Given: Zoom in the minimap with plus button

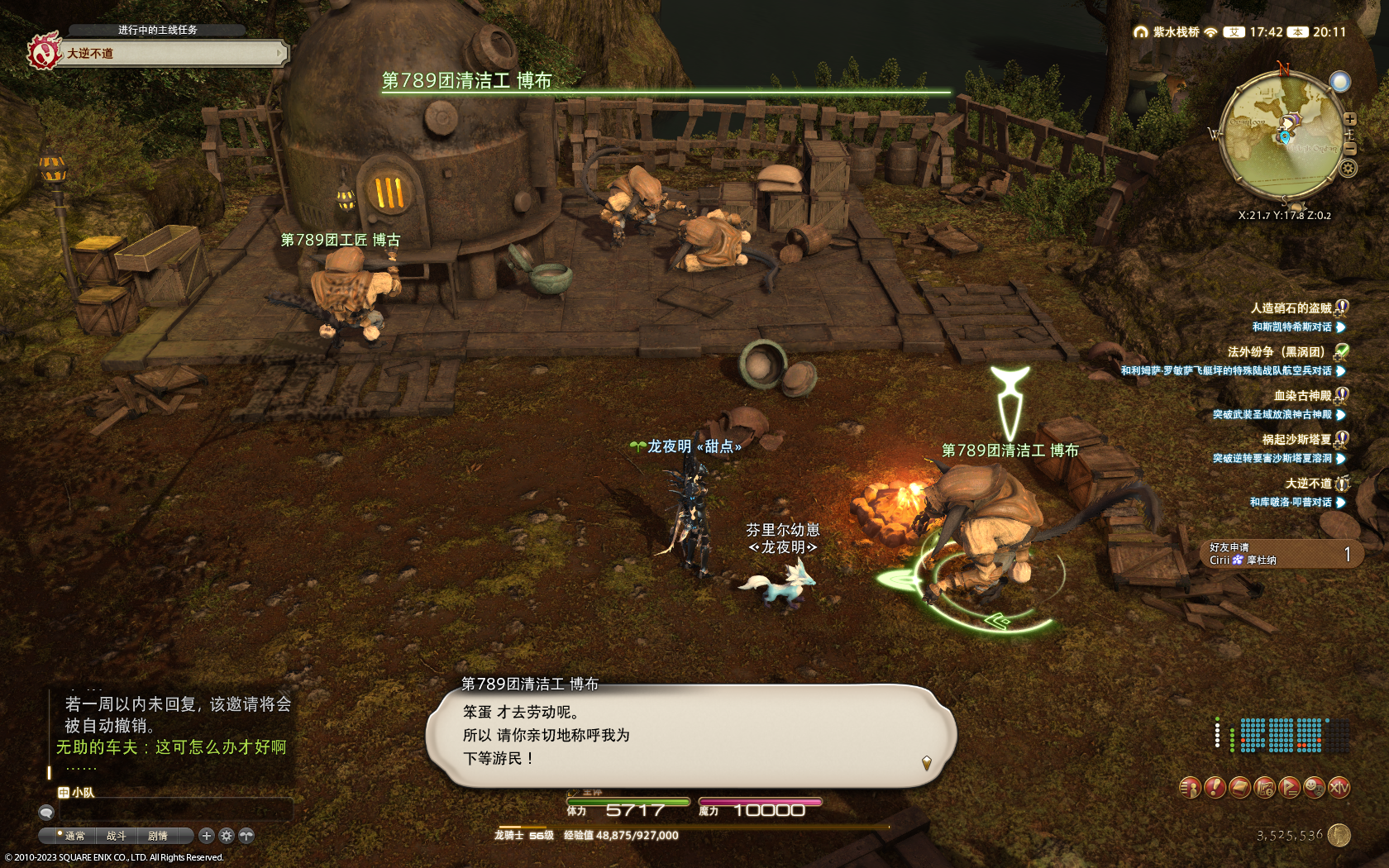Looking at the screenshot, I should pos(1349,119).
